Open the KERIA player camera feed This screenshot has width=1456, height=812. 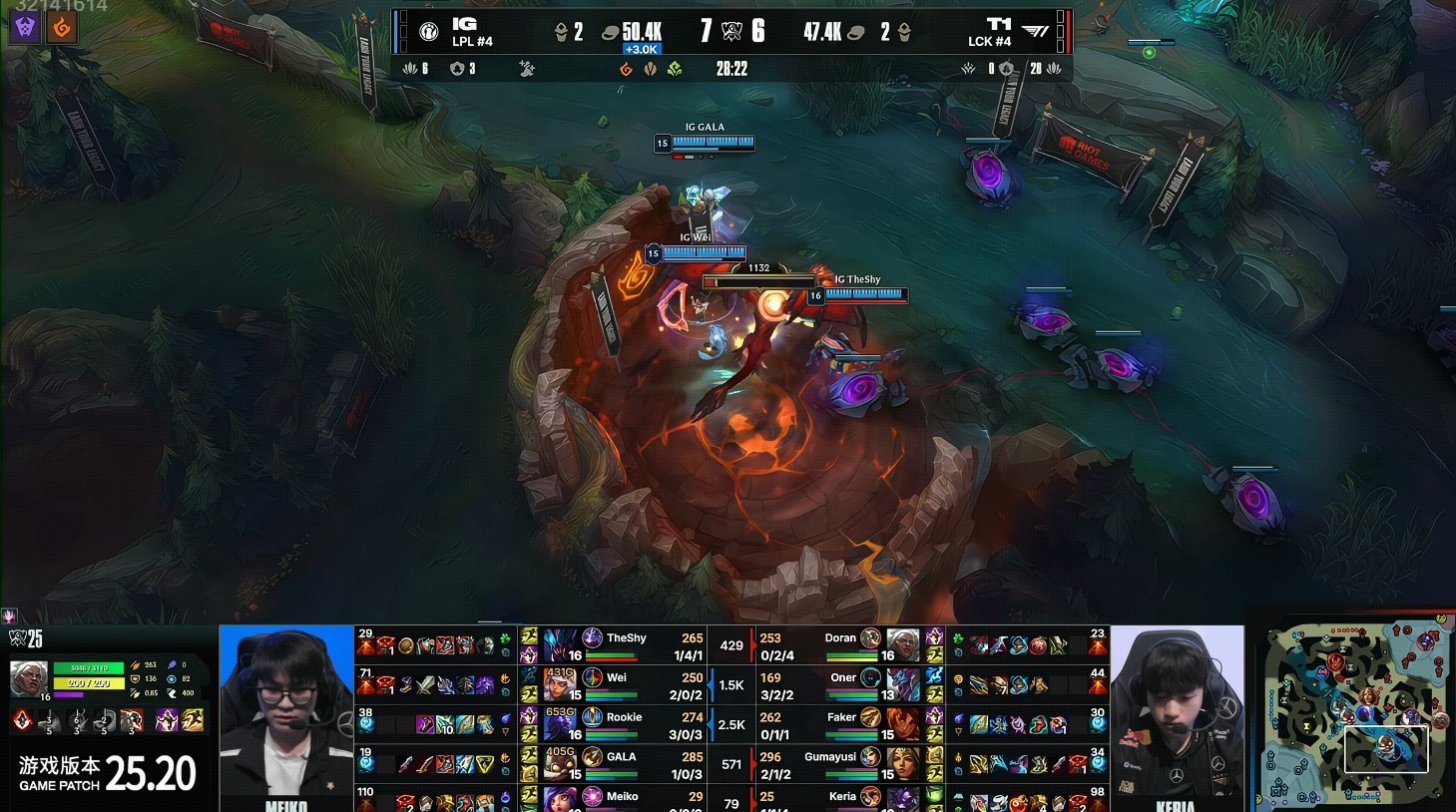(x=1178, y=716)
